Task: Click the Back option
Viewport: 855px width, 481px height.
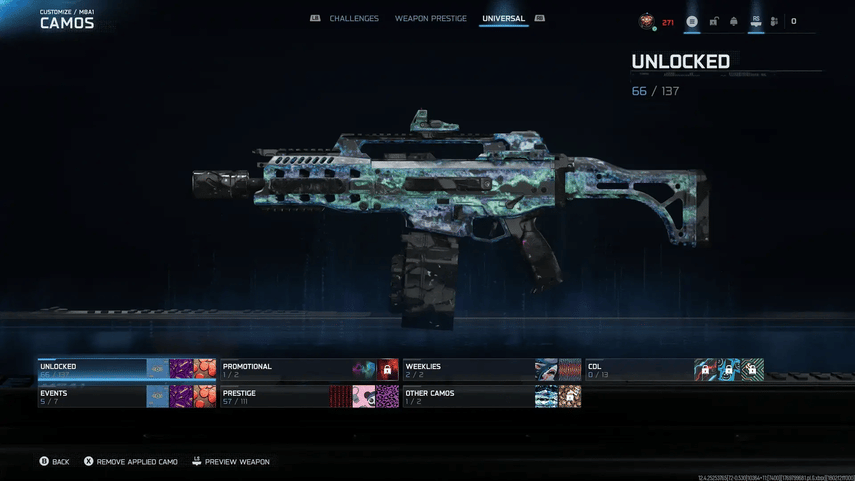Action: (55, 462)
